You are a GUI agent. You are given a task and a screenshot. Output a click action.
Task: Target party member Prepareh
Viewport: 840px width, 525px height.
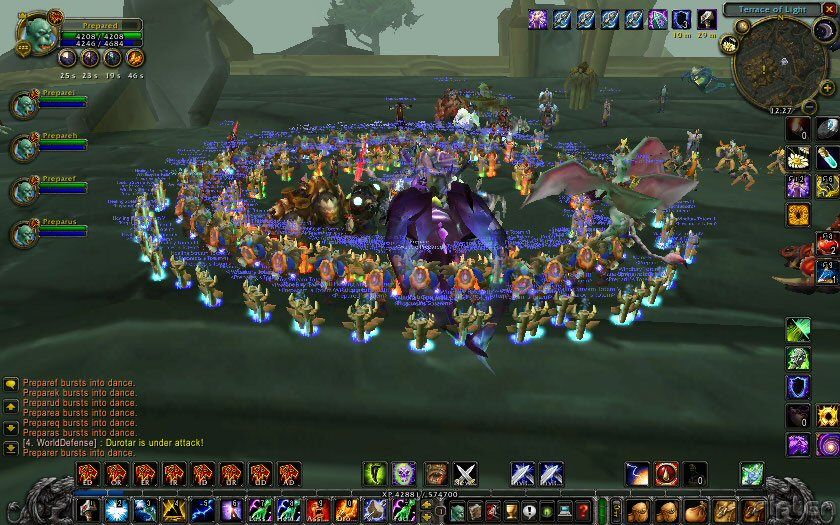pyautogui.click(x=24, y=147)
